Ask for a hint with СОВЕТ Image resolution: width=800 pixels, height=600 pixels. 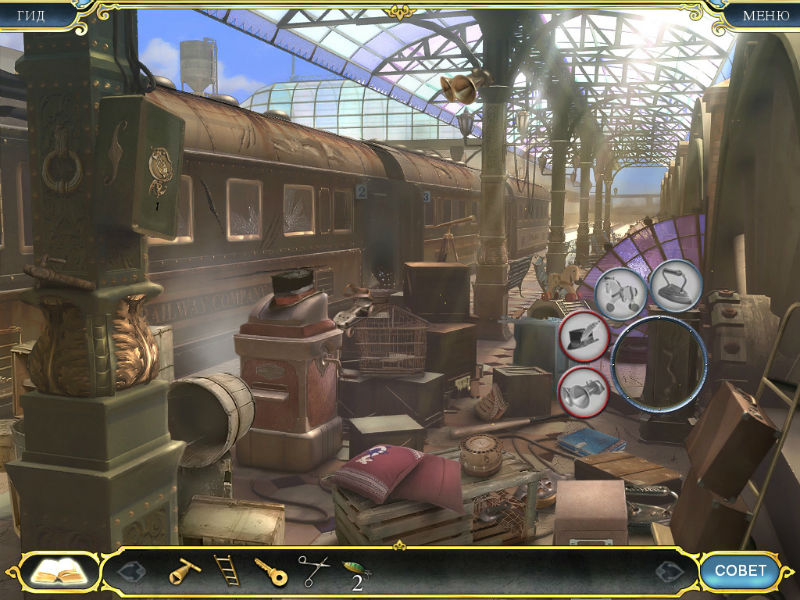740,571
